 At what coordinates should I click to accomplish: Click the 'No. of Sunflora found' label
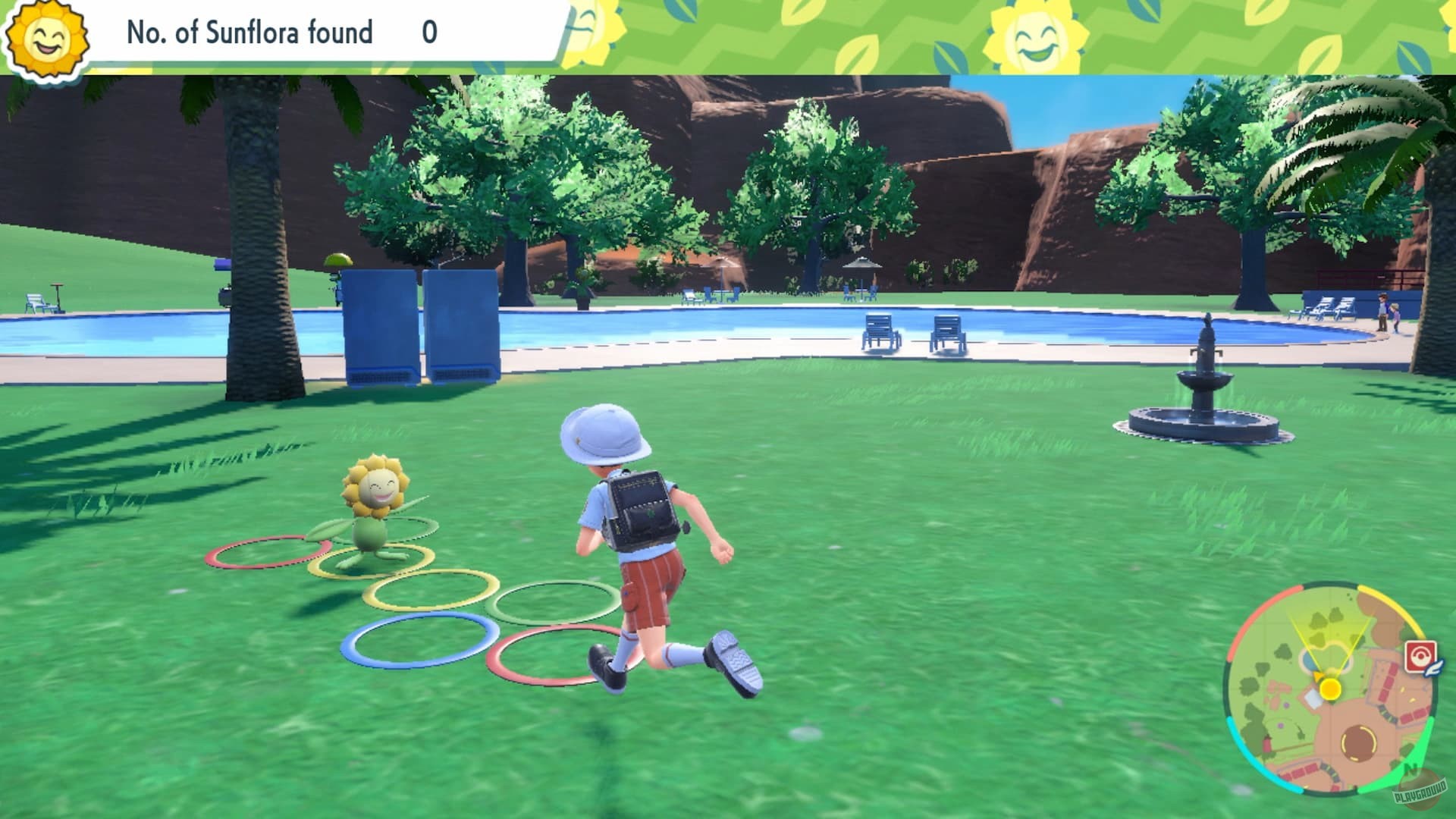click(248, 32)
